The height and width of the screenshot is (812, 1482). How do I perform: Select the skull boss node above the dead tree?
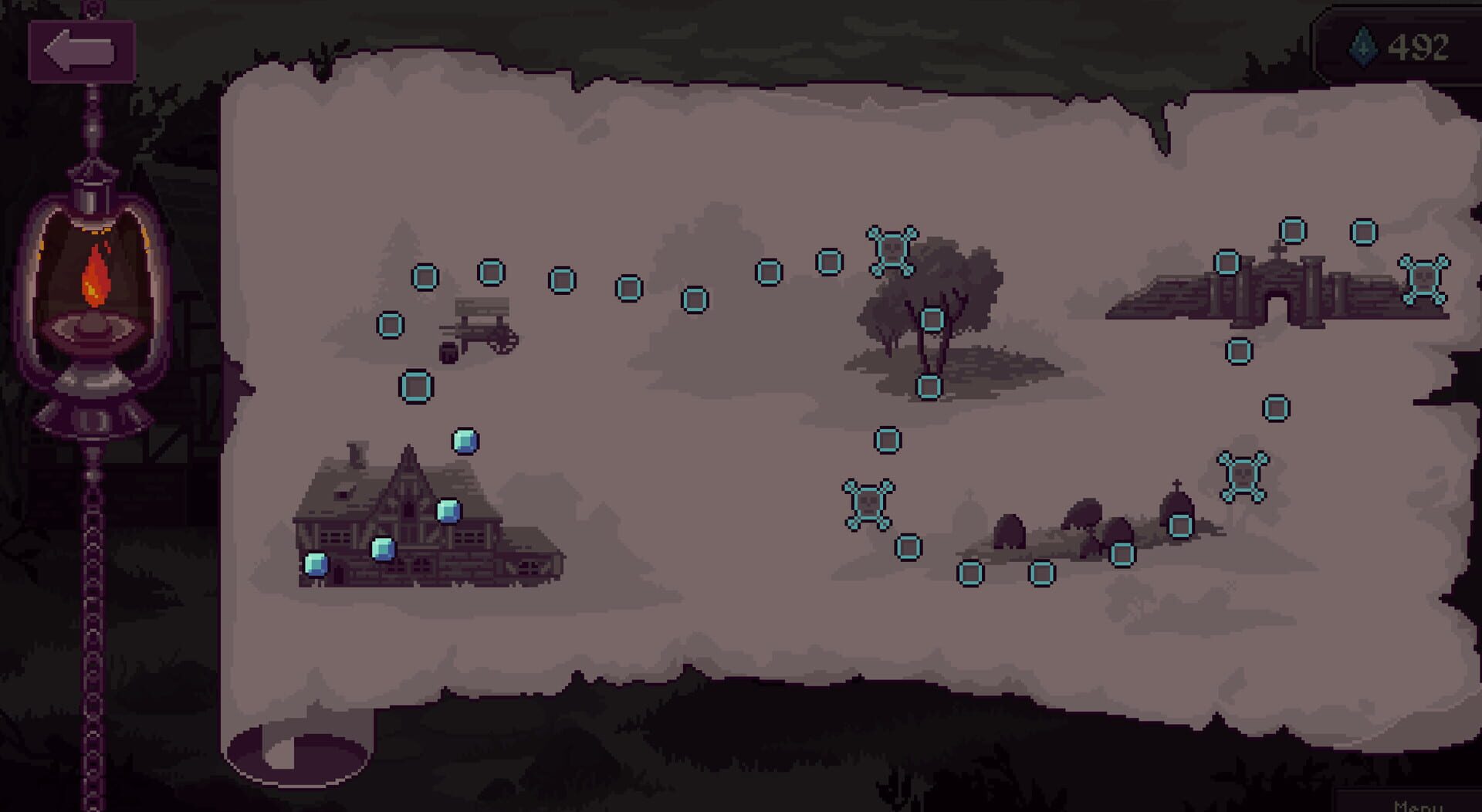[893, 251]
